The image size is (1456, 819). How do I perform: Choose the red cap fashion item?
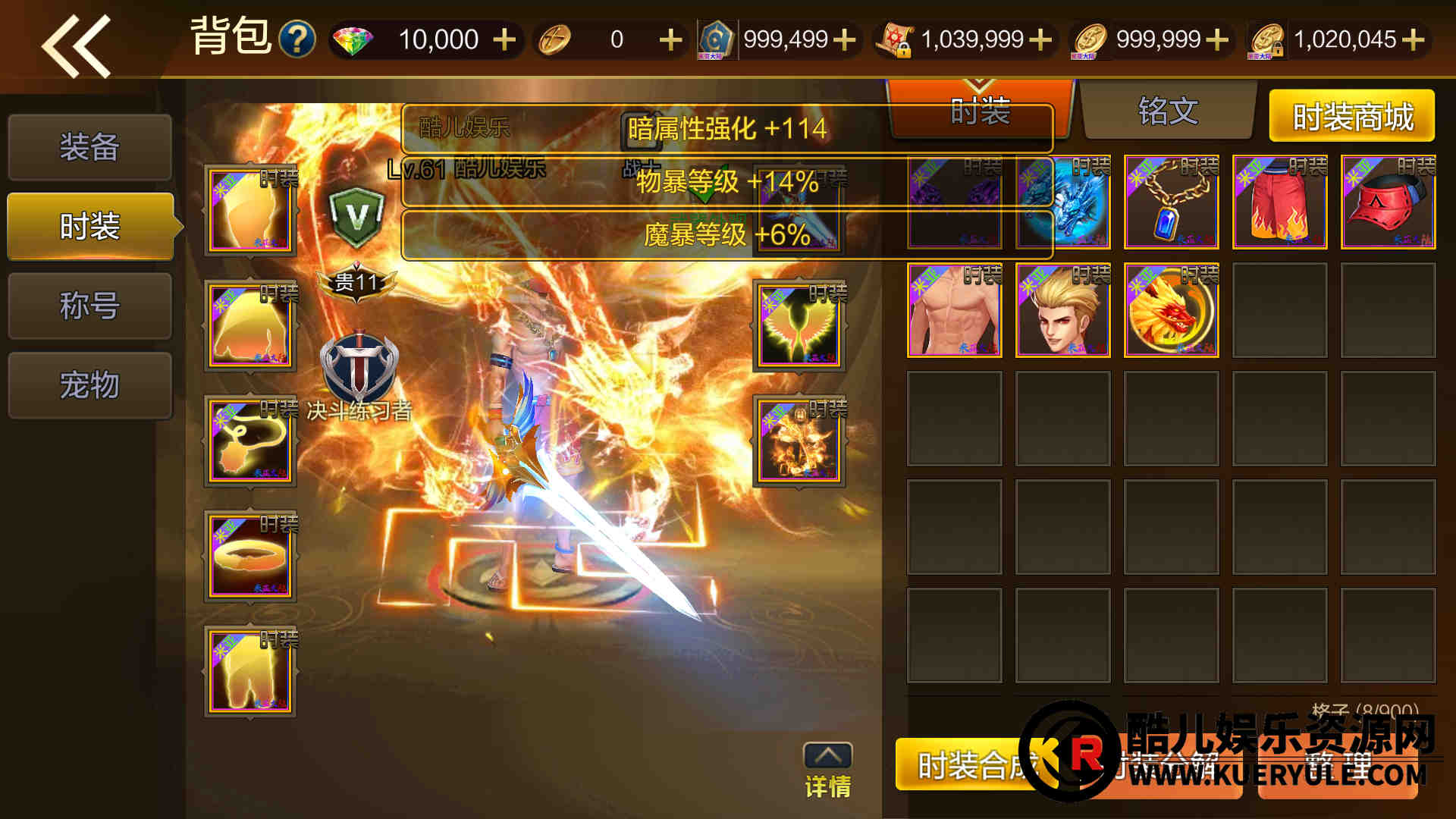point(1388,202)
